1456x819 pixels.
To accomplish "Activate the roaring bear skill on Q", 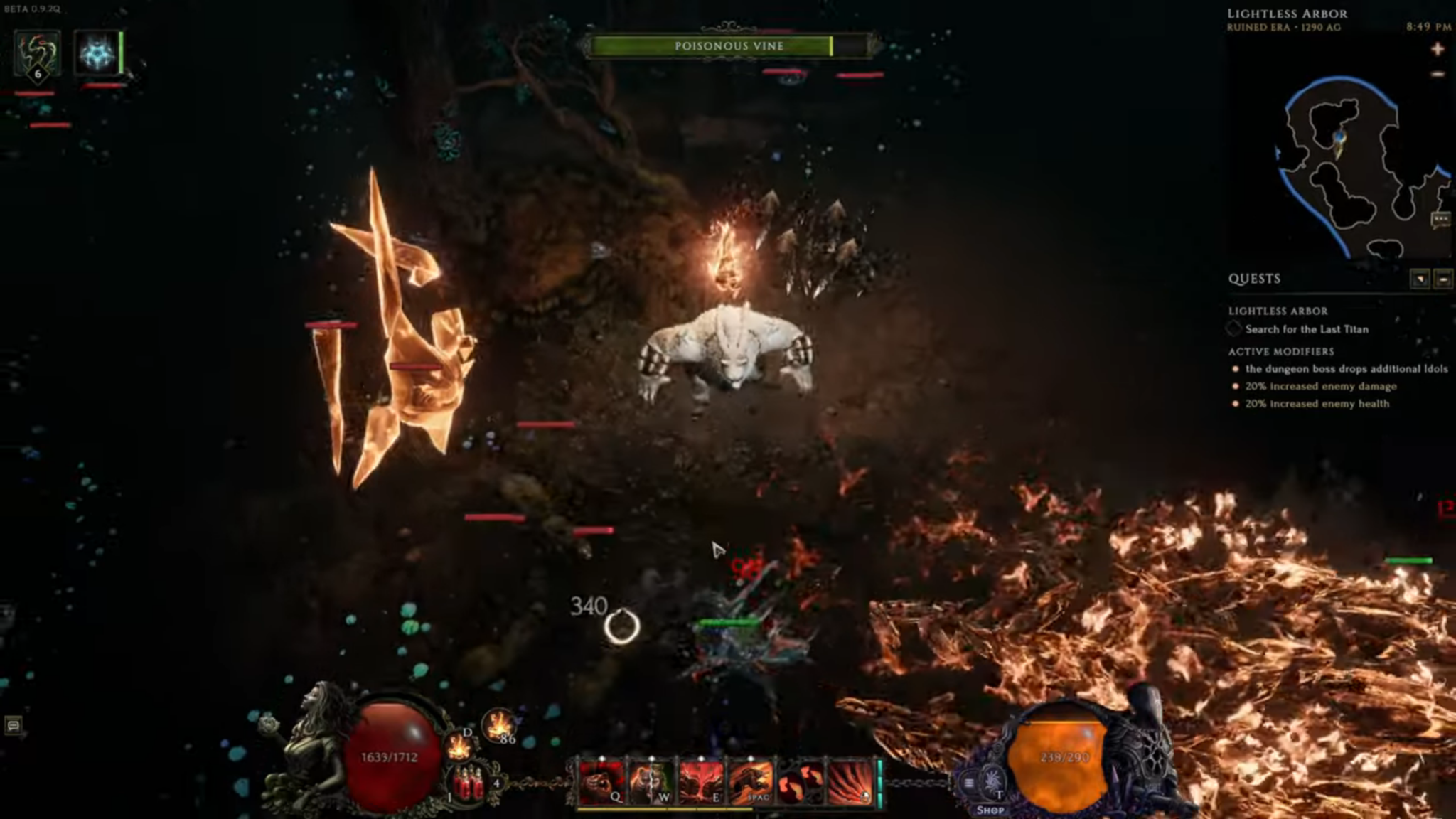I will 601,782.
